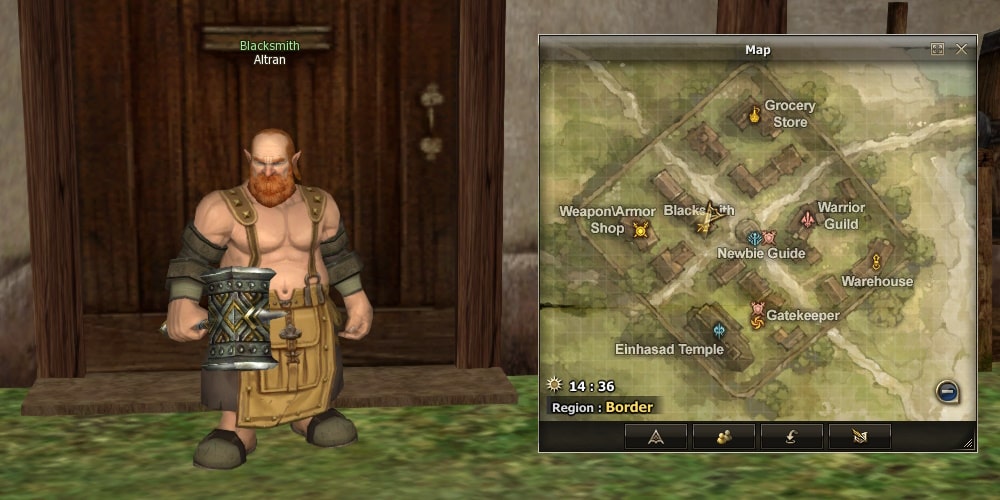Click the curved return arrow map button
Image resolution: width=1000 pixels, height=500 pixels.
792,436
